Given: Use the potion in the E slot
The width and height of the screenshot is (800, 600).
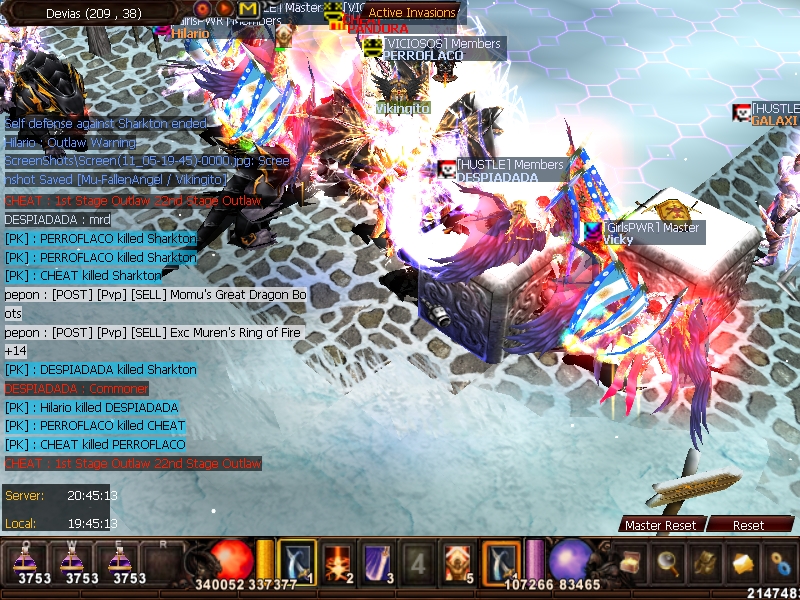Looking at the screenshot, I should coord(129,561).
